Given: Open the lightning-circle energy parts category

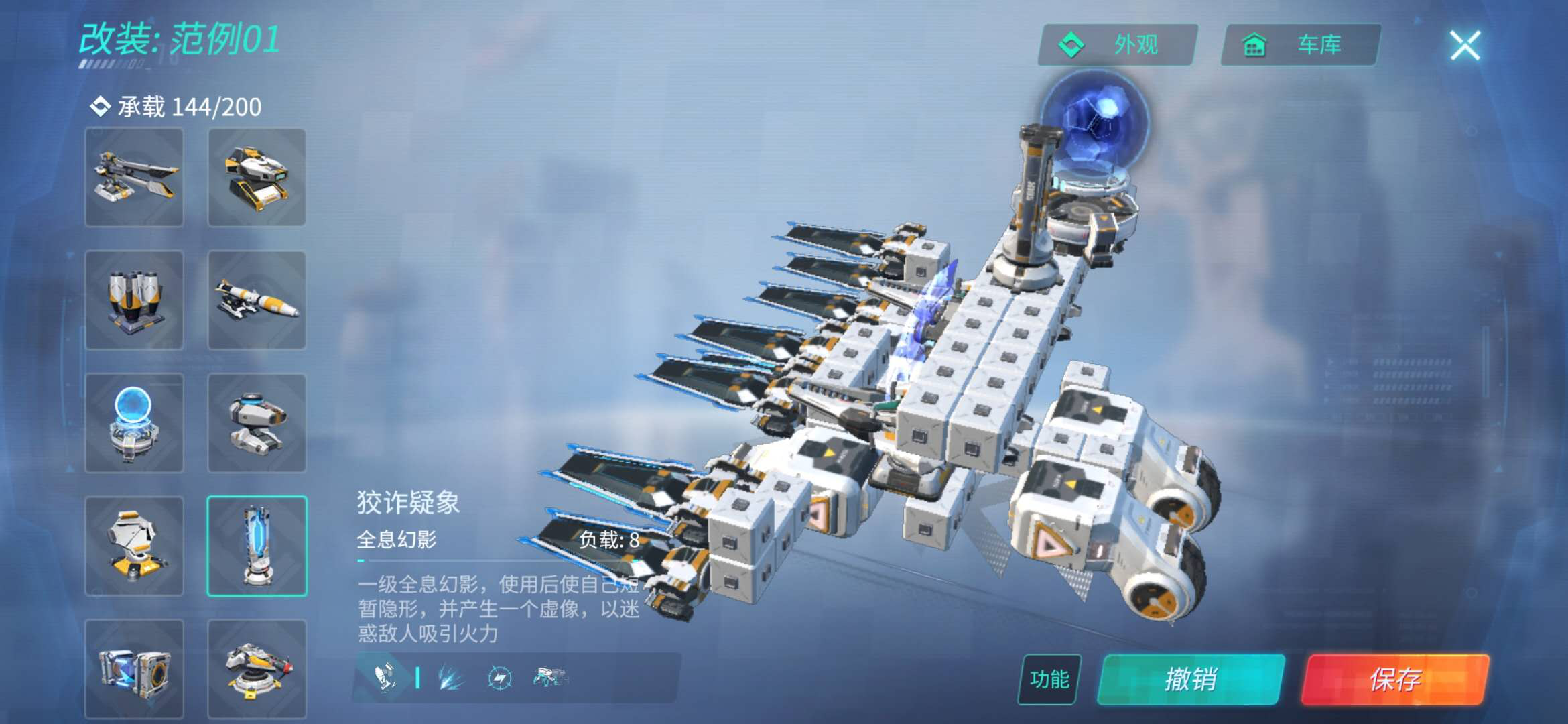Looking at the screenshot, I should coord(500,678).
